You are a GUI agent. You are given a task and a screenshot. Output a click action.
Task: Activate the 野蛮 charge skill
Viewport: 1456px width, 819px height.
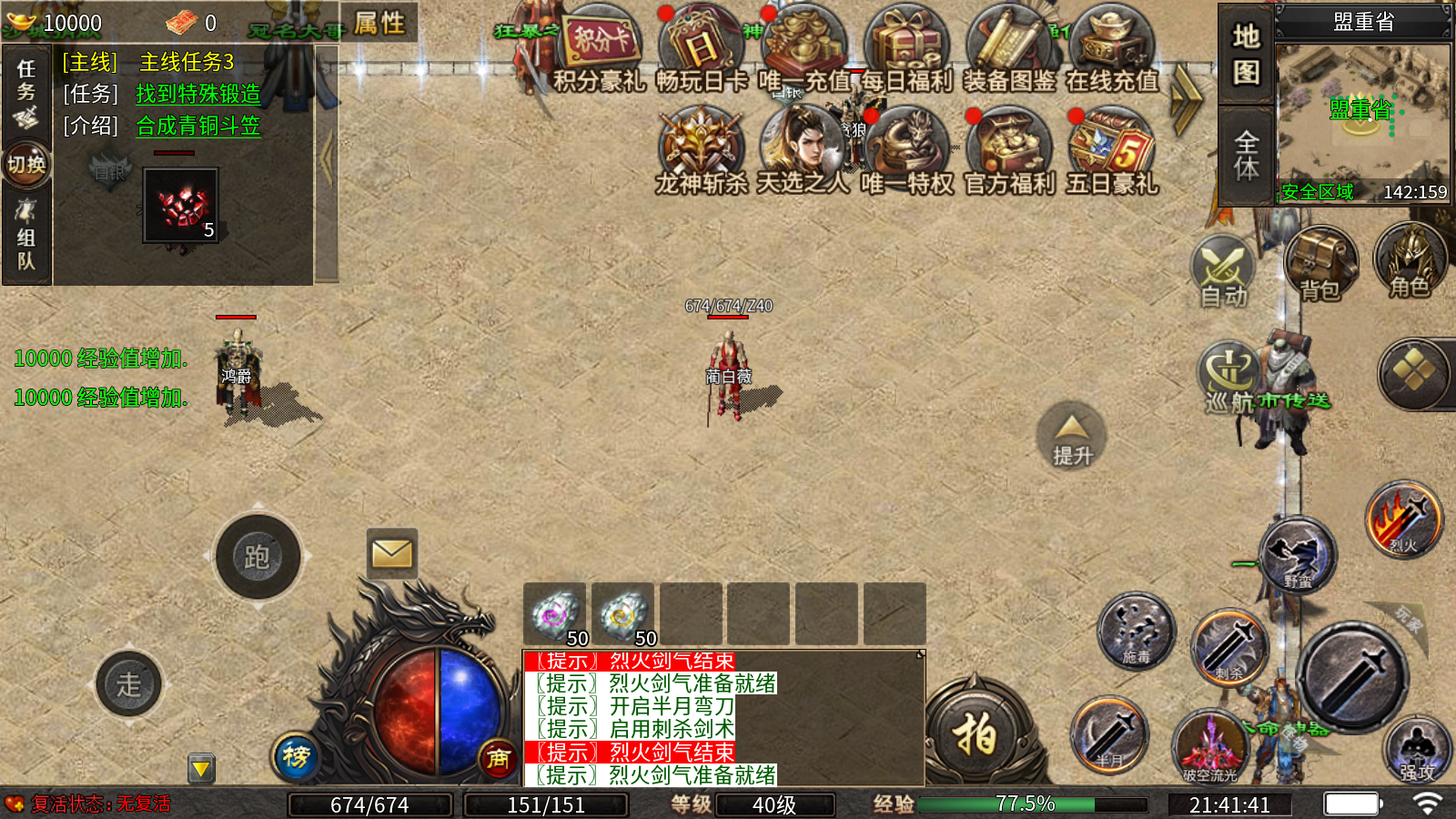pos(1299,555)
